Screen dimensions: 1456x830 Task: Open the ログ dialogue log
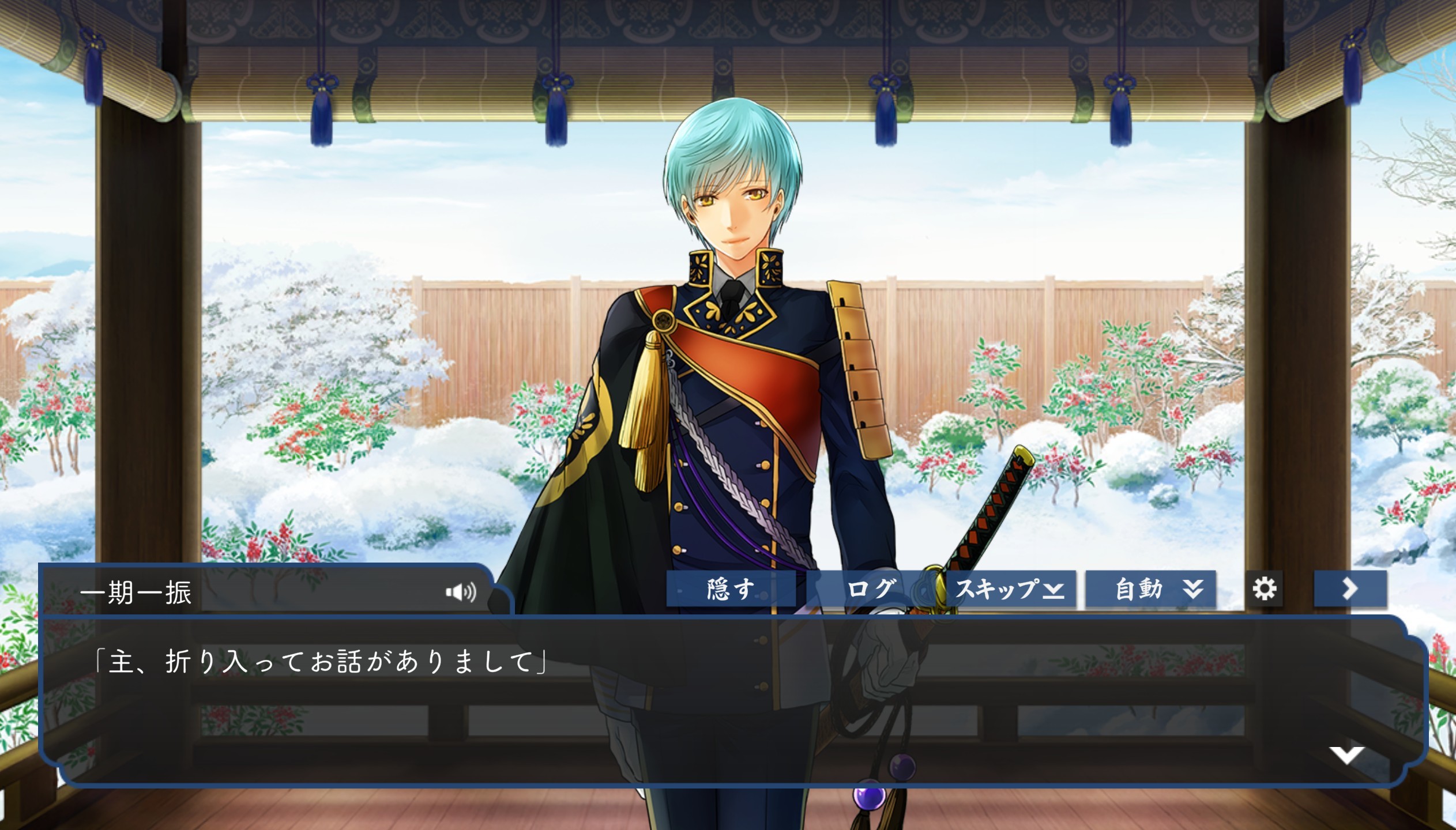coord(871,589)
